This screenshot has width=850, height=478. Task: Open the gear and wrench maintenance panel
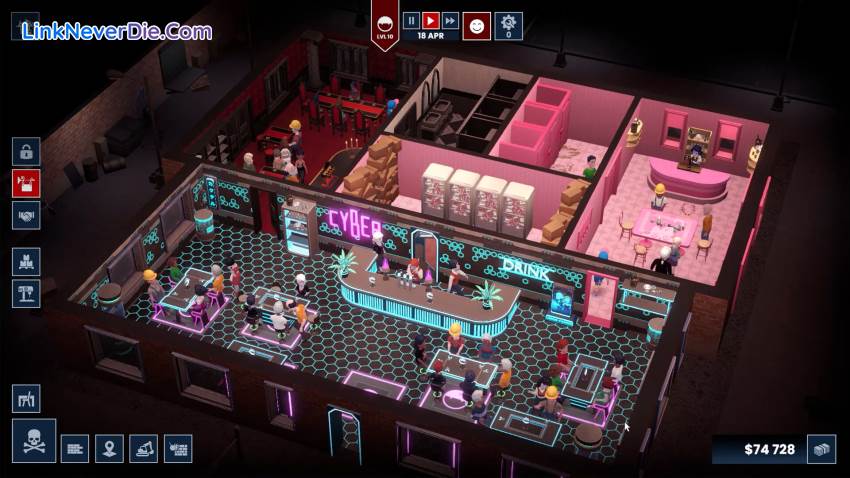[x=508, y=25]
